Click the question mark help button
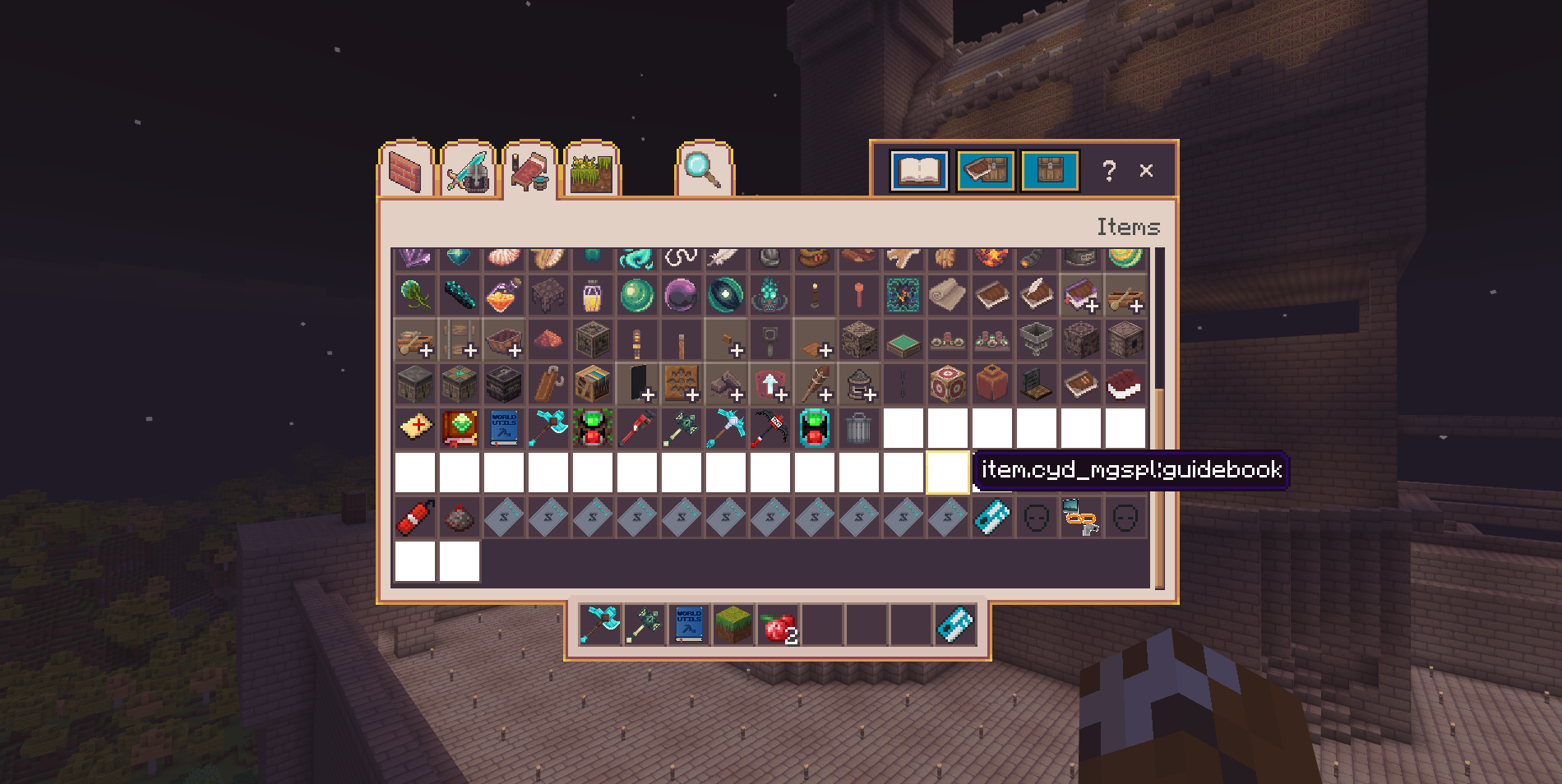This screenshot has width=1562, height=784. pyautogui.click(x=1109, y=171)
